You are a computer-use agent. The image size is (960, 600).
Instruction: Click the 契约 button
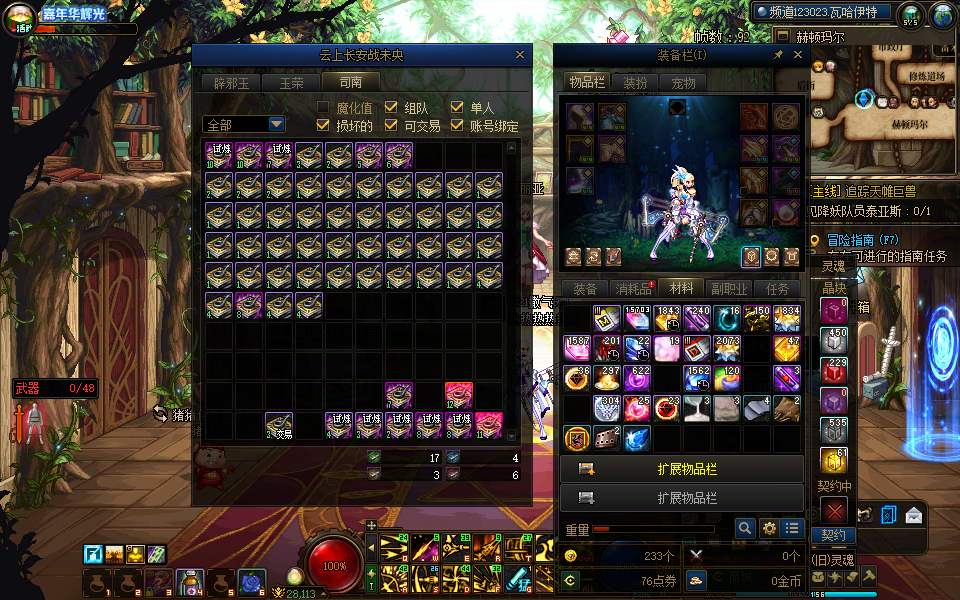coord(834,535)
